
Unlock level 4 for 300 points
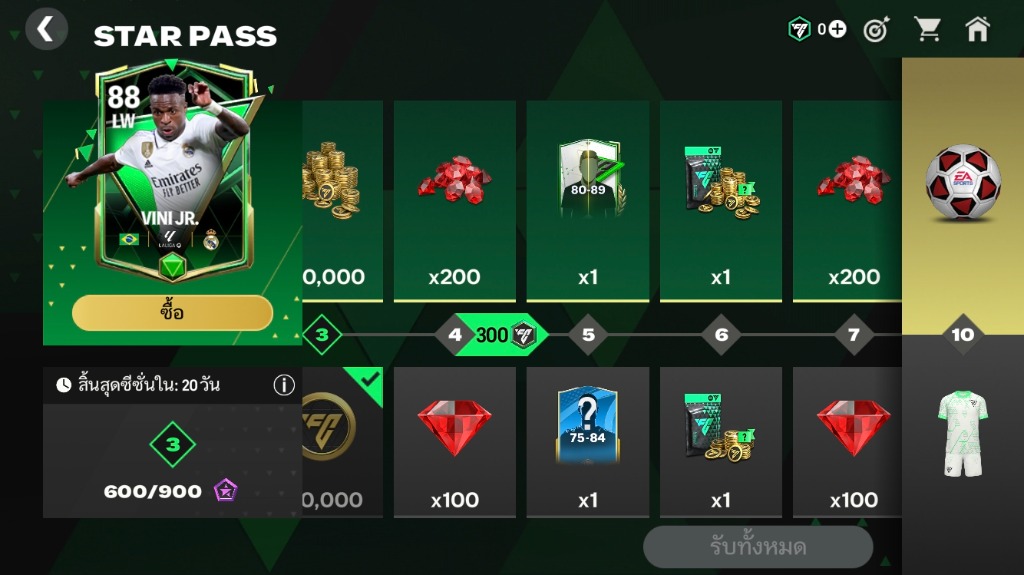point(492,335)
